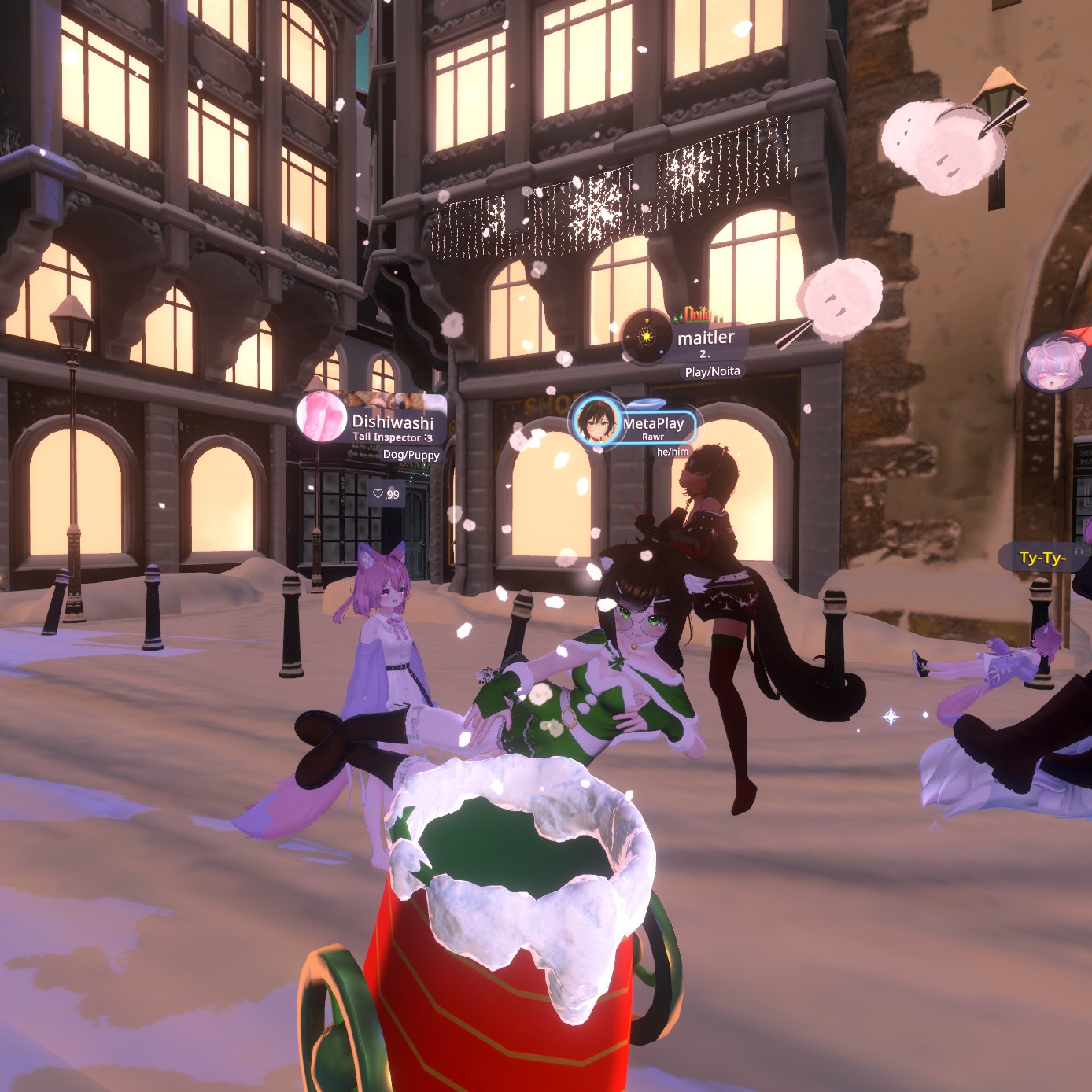This screenshot has height=1092, width=1092.
Task: Select the Dishiwashi player nameplate
Action: (x=392, y=422)
